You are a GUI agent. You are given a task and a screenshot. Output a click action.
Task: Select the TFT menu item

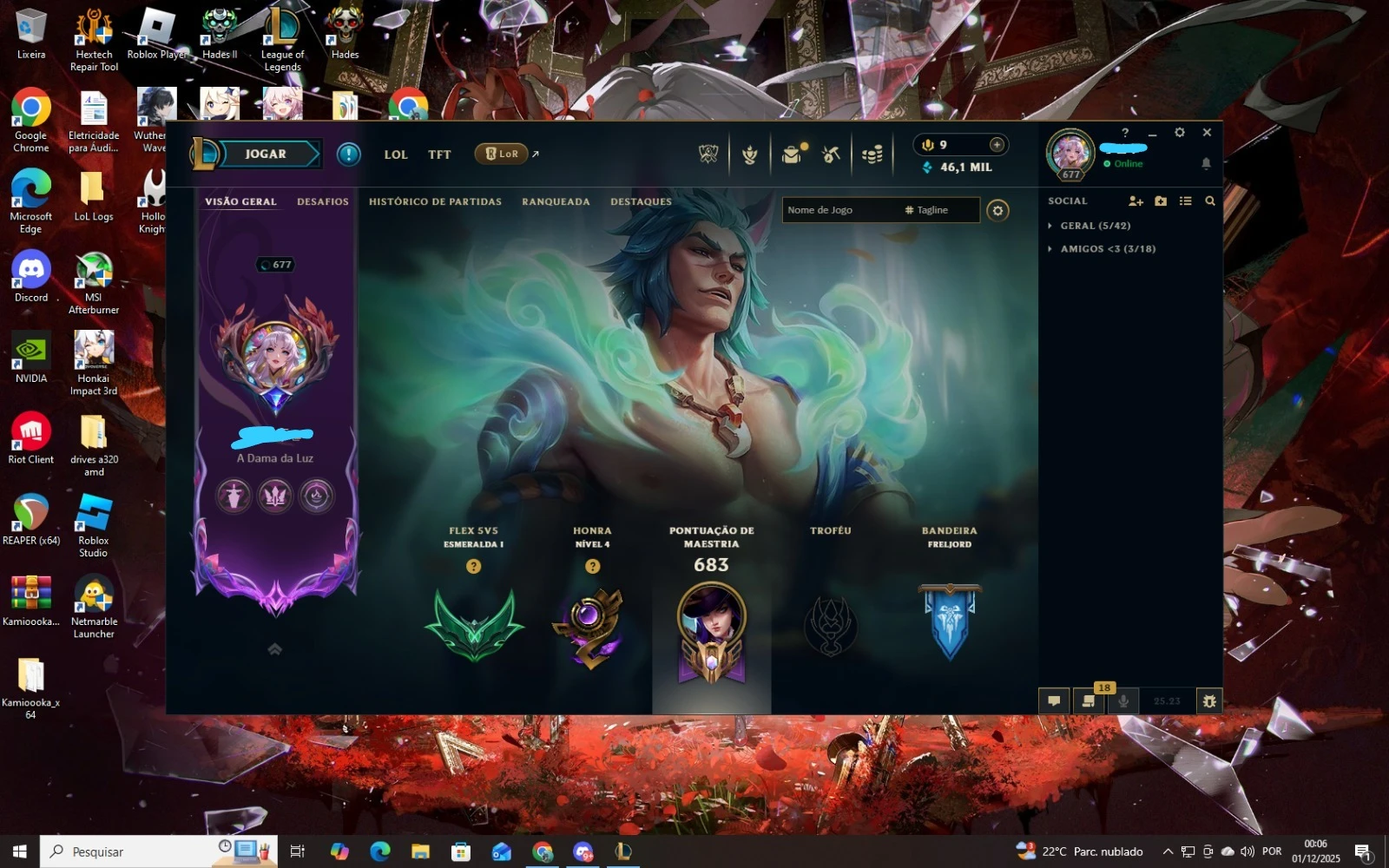439,154
